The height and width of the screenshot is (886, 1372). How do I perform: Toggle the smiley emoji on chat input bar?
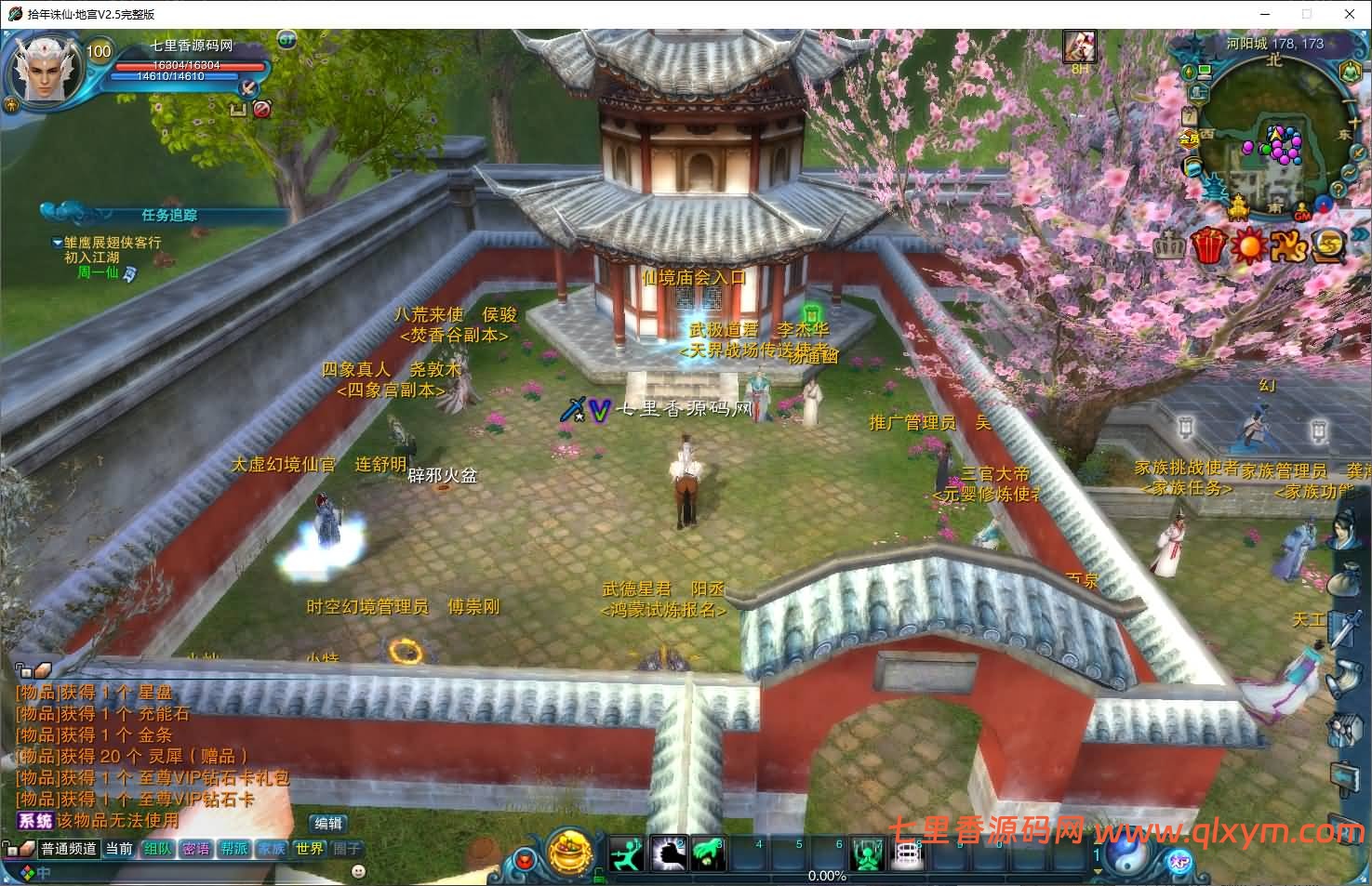(x=358, y=871)
